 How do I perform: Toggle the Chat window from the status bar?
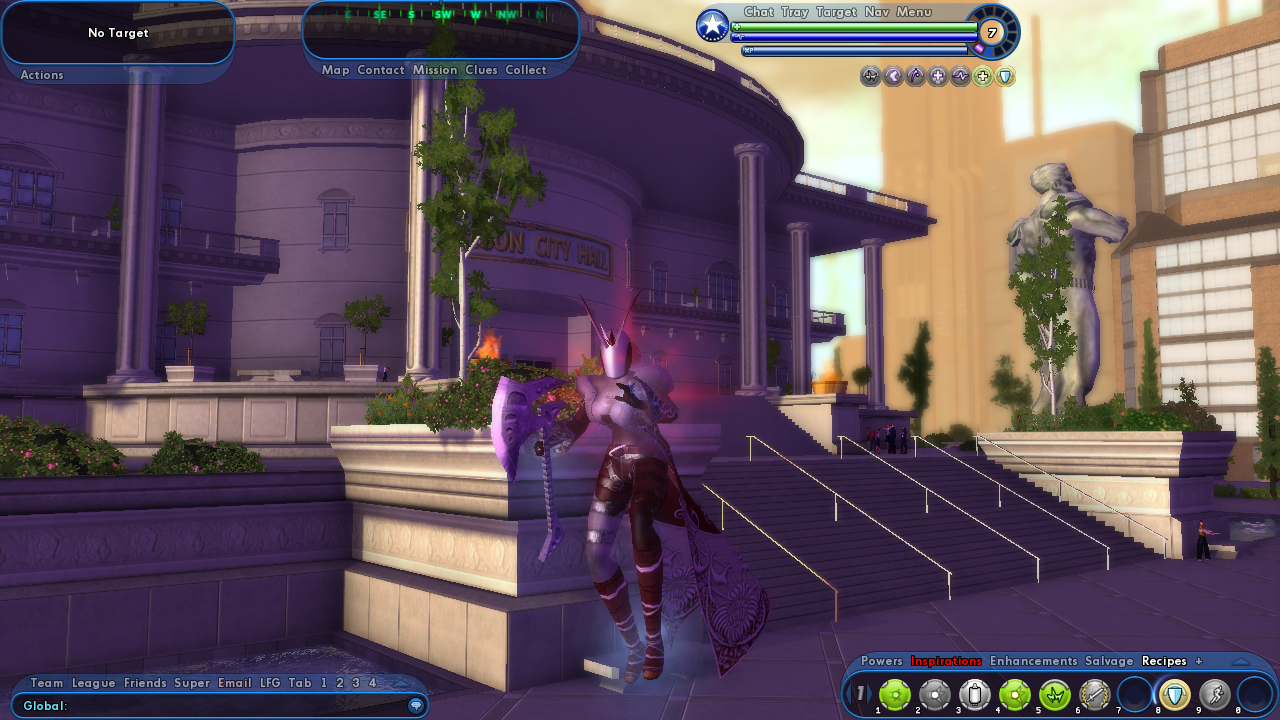click(x=759, y=12)
